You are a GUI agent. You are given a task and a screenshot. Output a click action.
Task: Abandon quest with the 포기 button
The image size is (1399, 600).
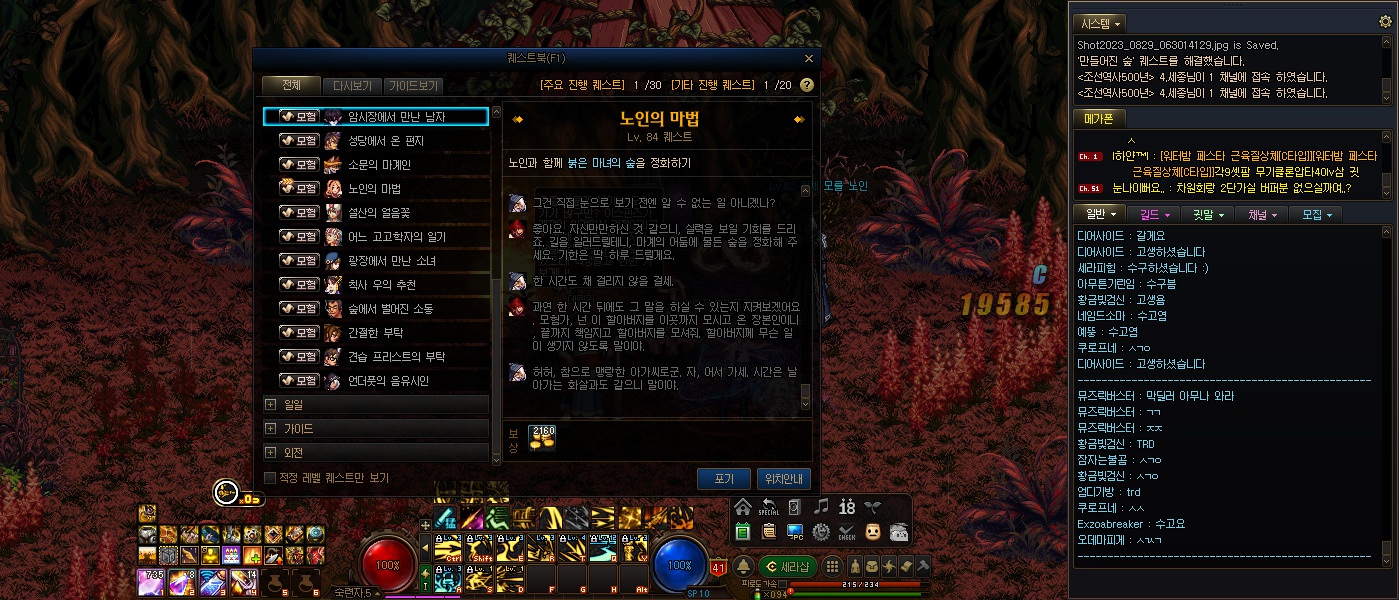pyautogui.click(x=724, y=478)
